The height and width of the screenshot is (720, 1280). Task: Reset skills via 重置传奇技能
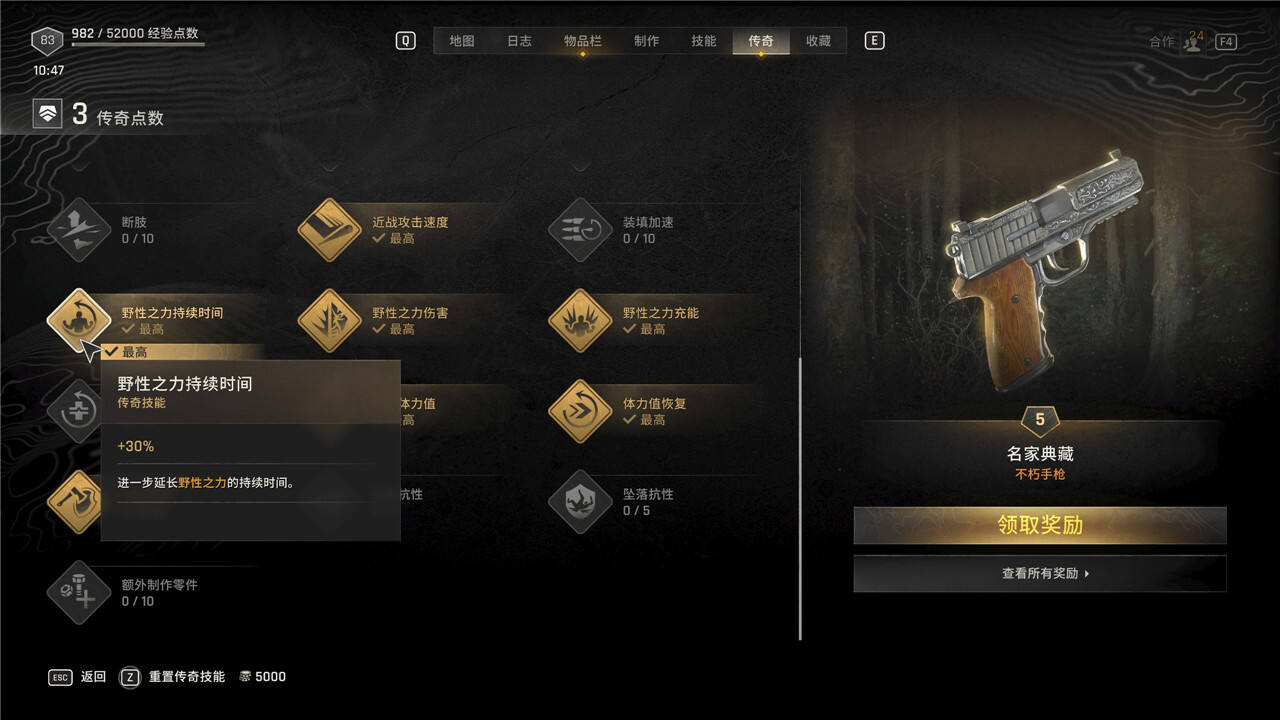tap(186, 677)
